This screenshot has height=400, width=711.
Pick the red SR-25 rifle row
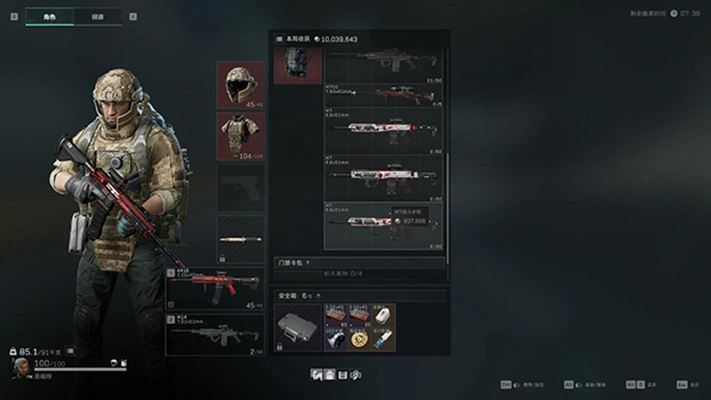(x=385, y=95)
